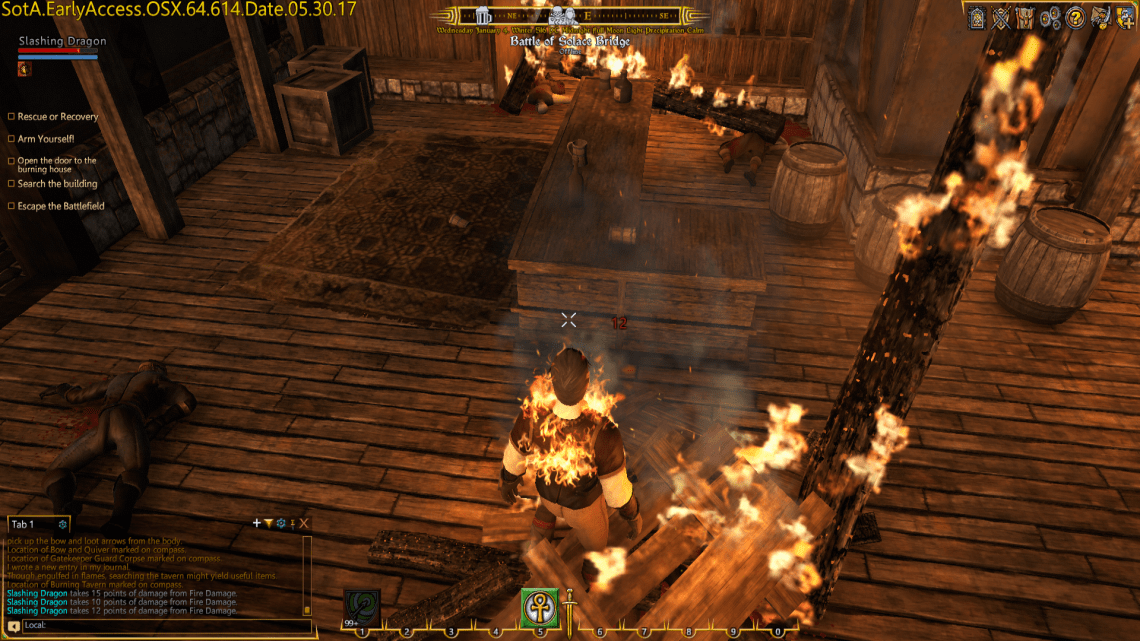Image resolution: width=1140 pixels, height=641 pixels.
Task: Click the crossed swords and shield icon
Action: pyautogui.click(x=1000, y=16)
